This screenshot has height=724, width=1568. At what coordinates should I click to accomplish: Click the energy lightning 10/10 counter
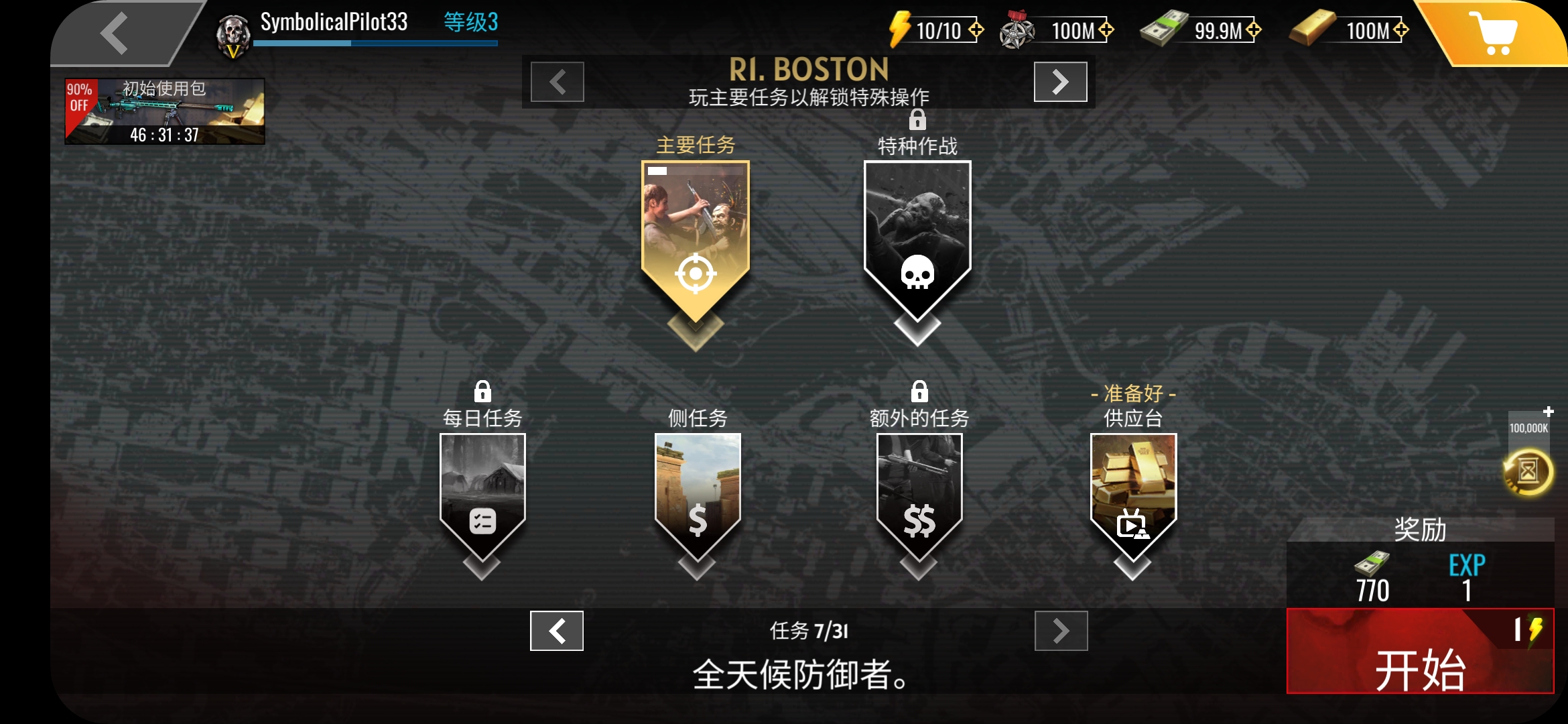[935, 29]
